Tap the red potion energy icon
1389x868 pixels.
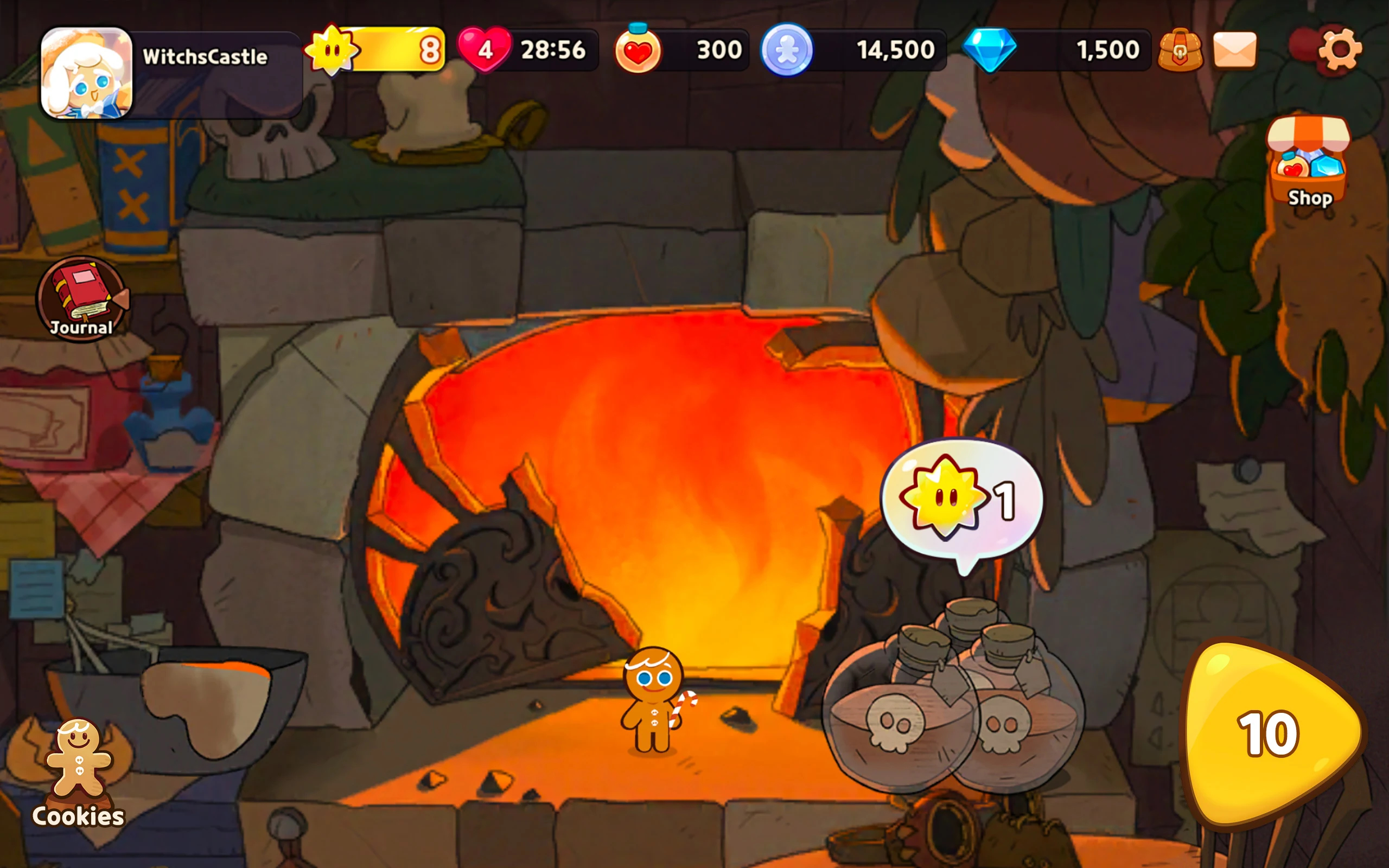(637, 50)
